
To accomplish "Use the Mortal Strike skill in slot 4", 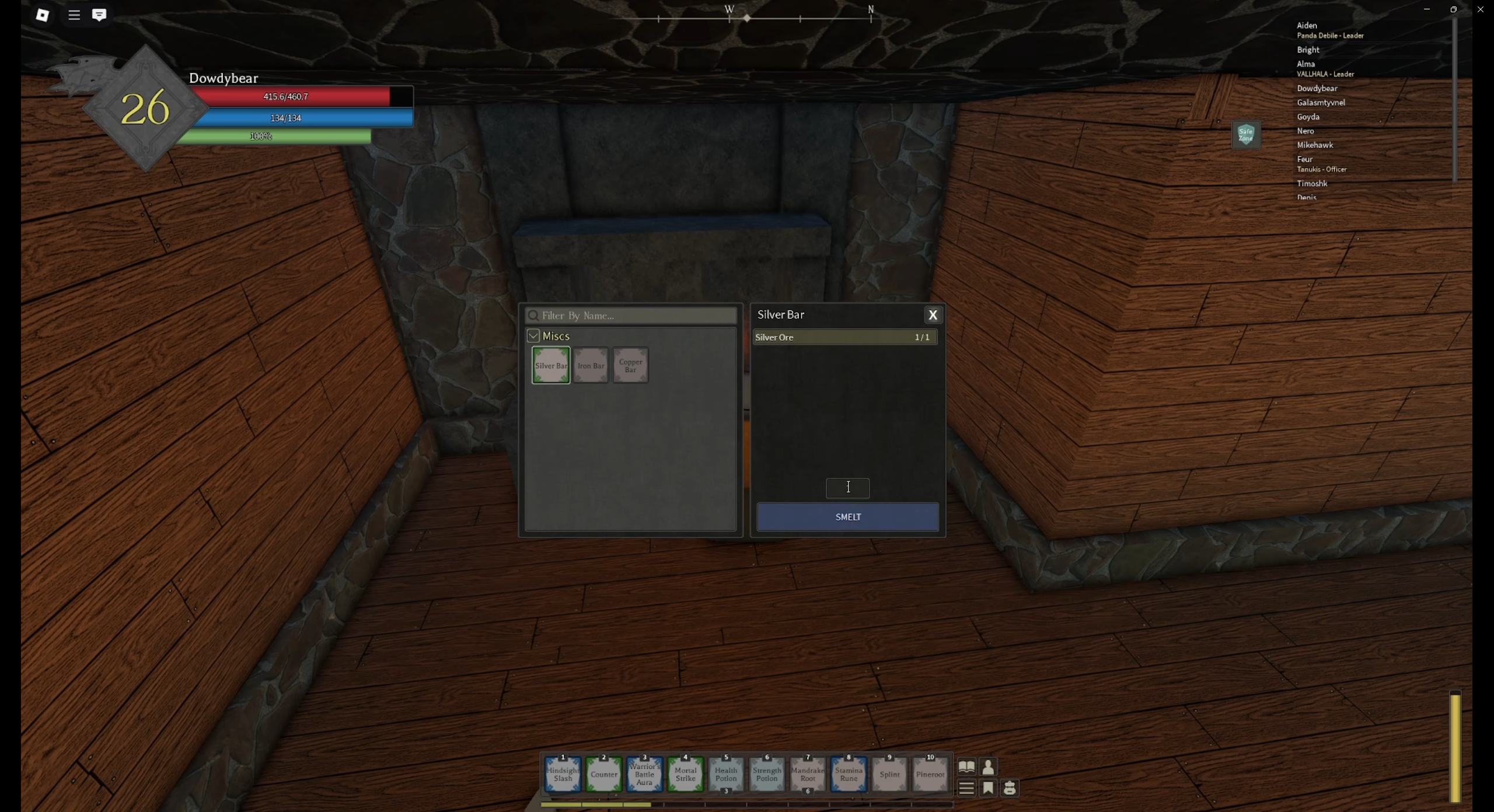I will point(685,774).
